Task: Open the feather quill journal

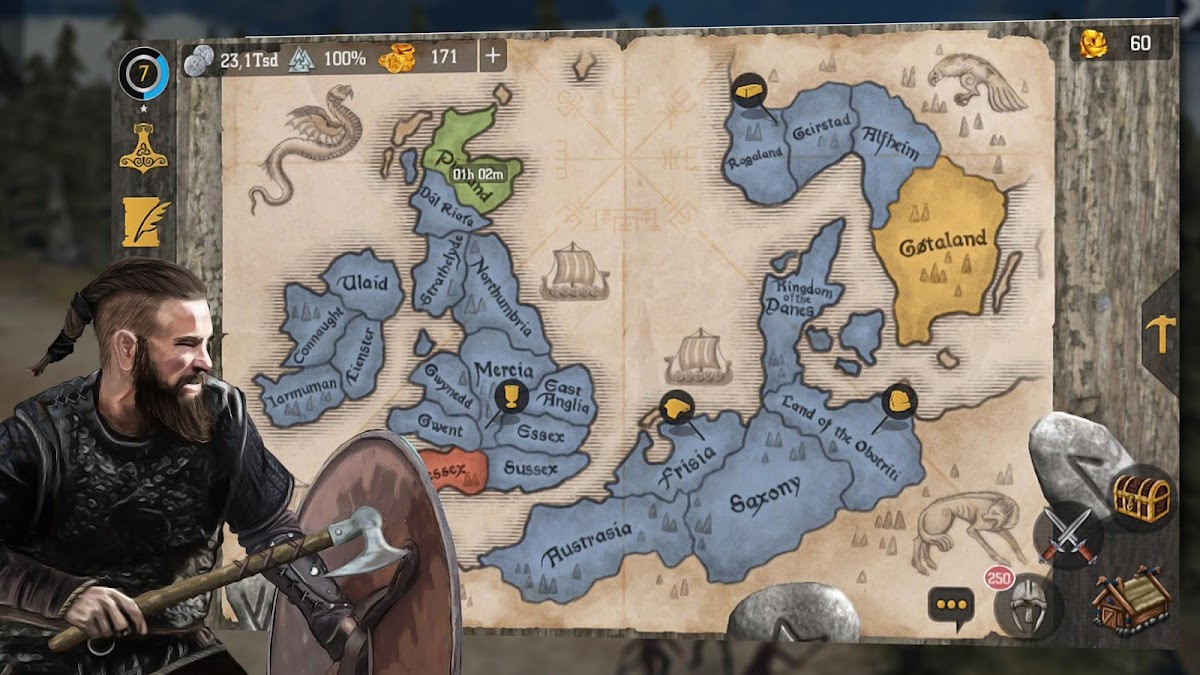Action: (x=143, y=221)
